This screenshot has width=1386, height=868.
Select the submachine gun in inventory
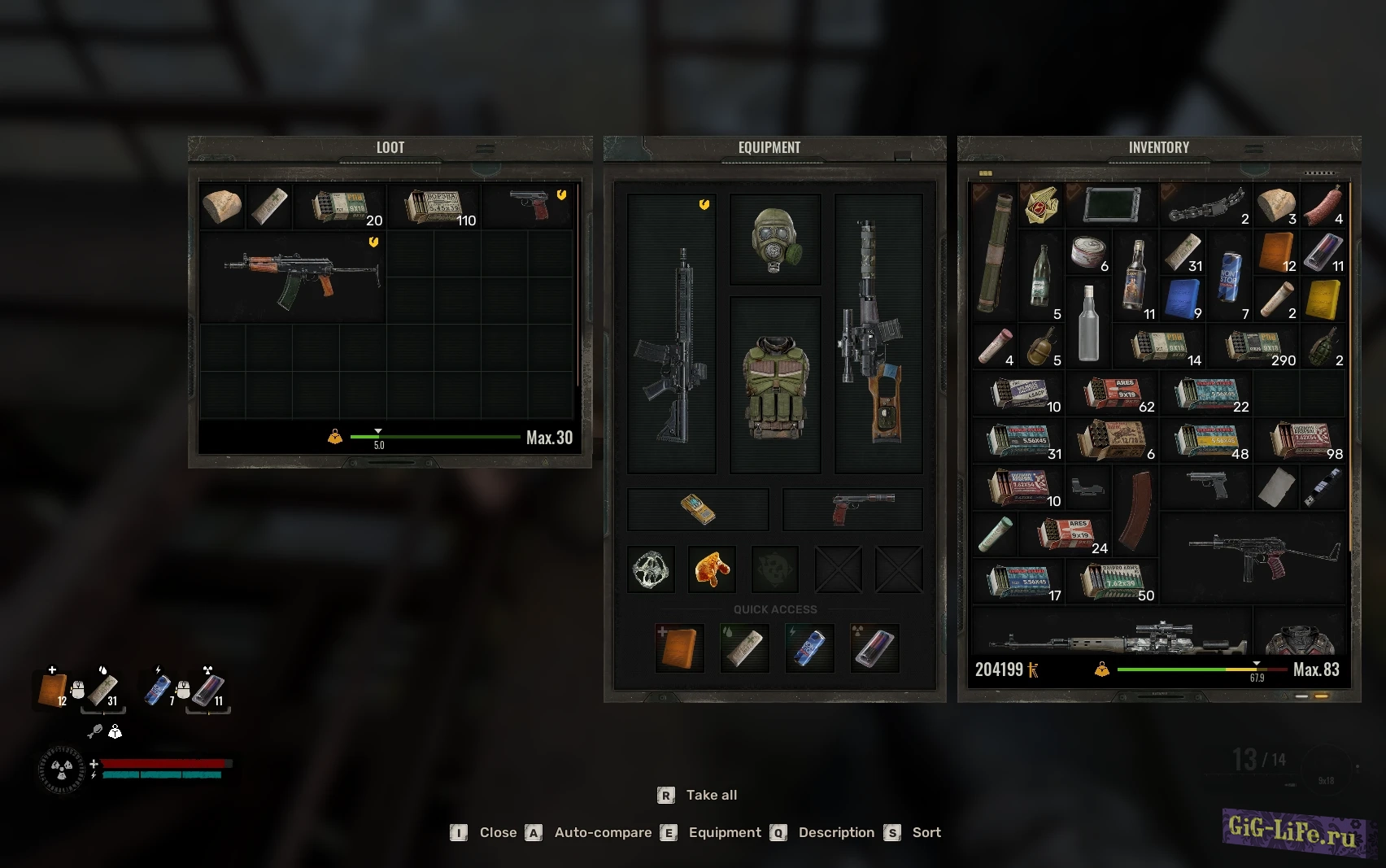click(x=1253, y=555)
